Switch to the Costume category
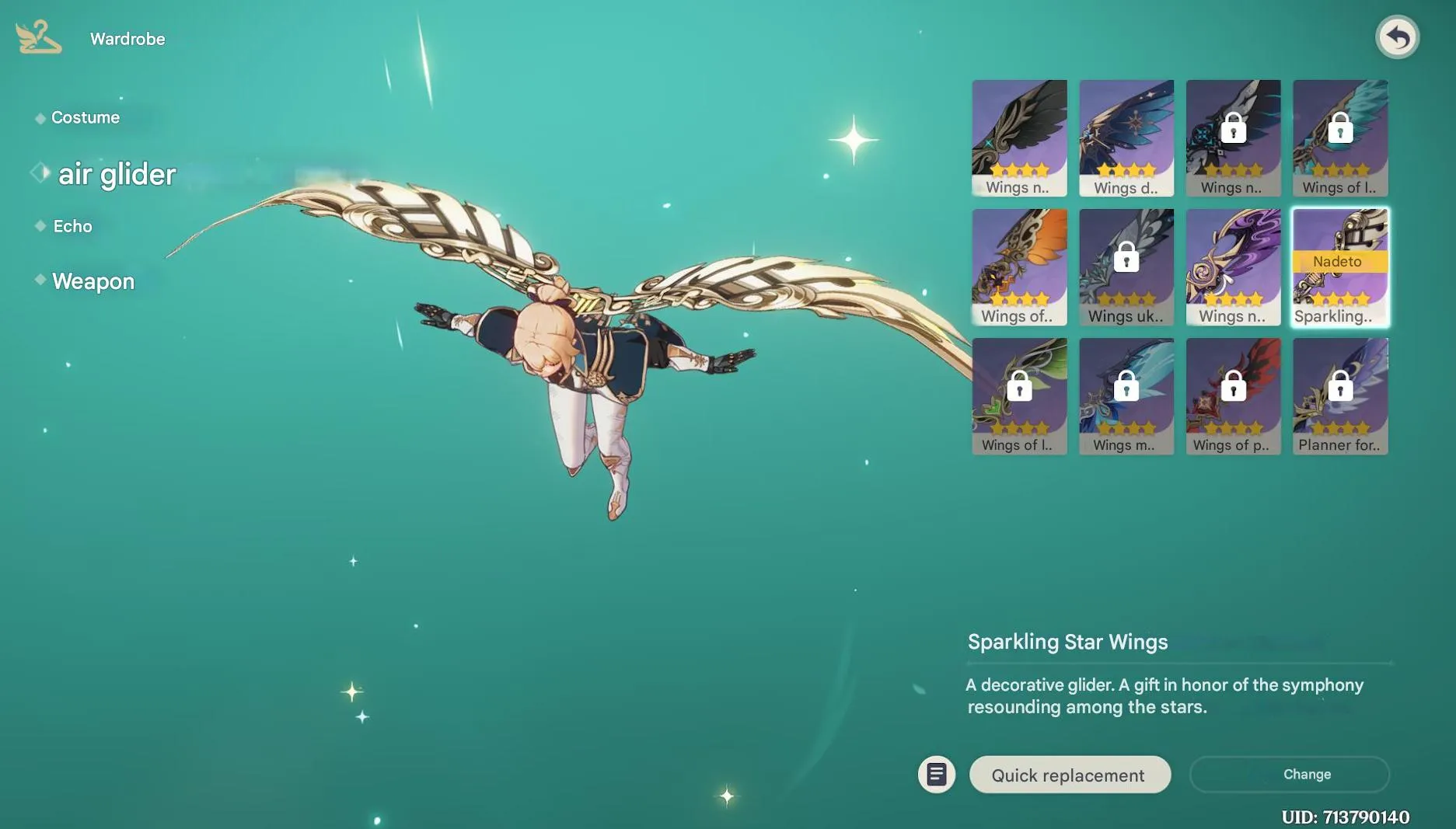 point(86,117)
